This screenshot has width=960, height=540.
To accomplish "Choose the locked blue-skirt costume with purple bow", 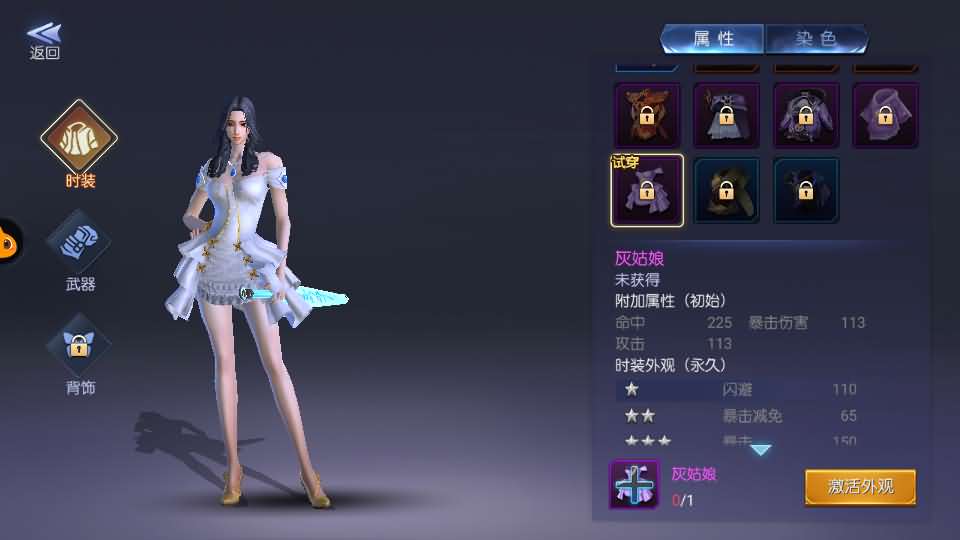I will point(726,115).
